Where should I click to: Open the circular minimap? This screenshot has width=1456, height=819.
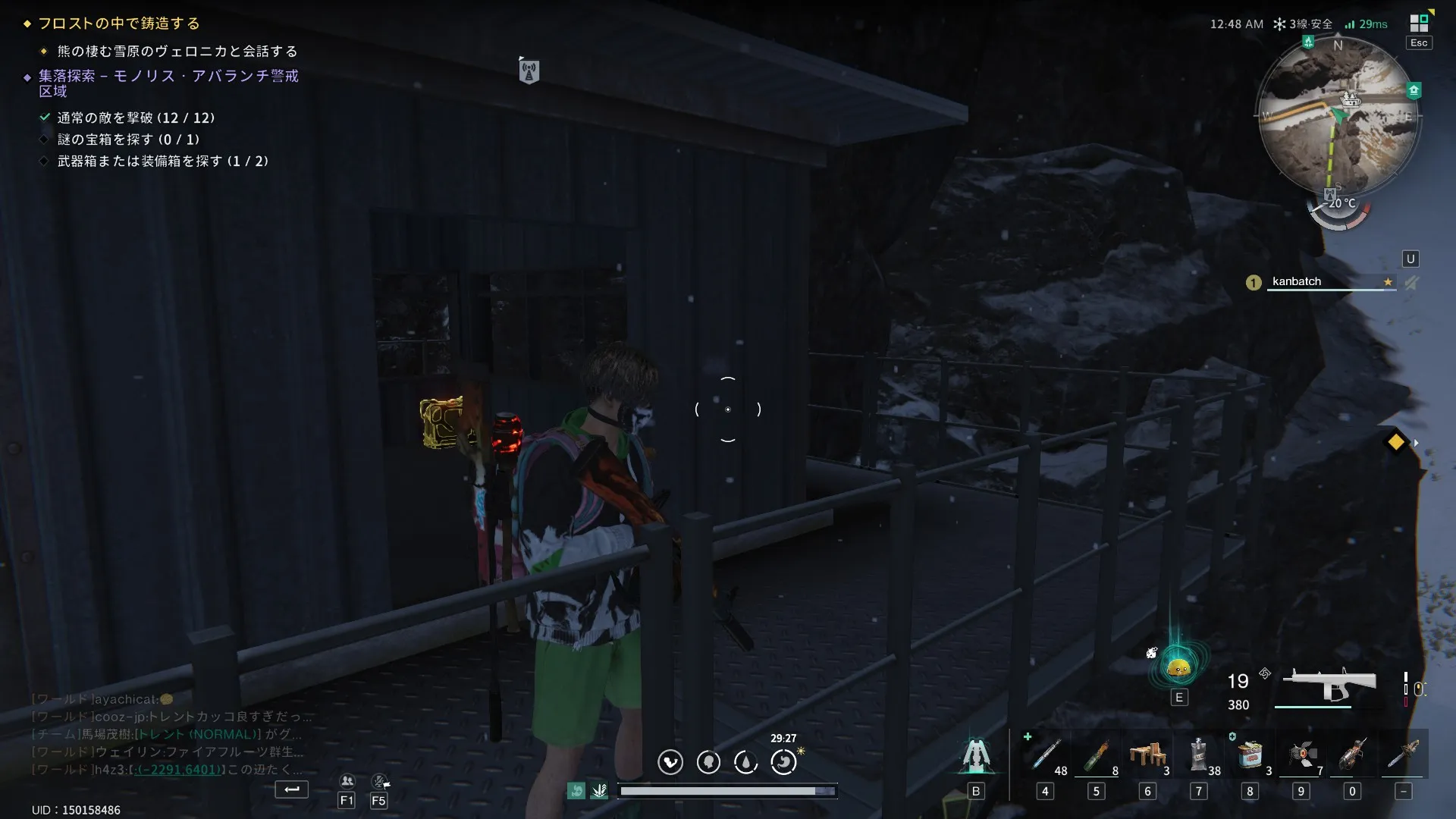point(1338,118)
